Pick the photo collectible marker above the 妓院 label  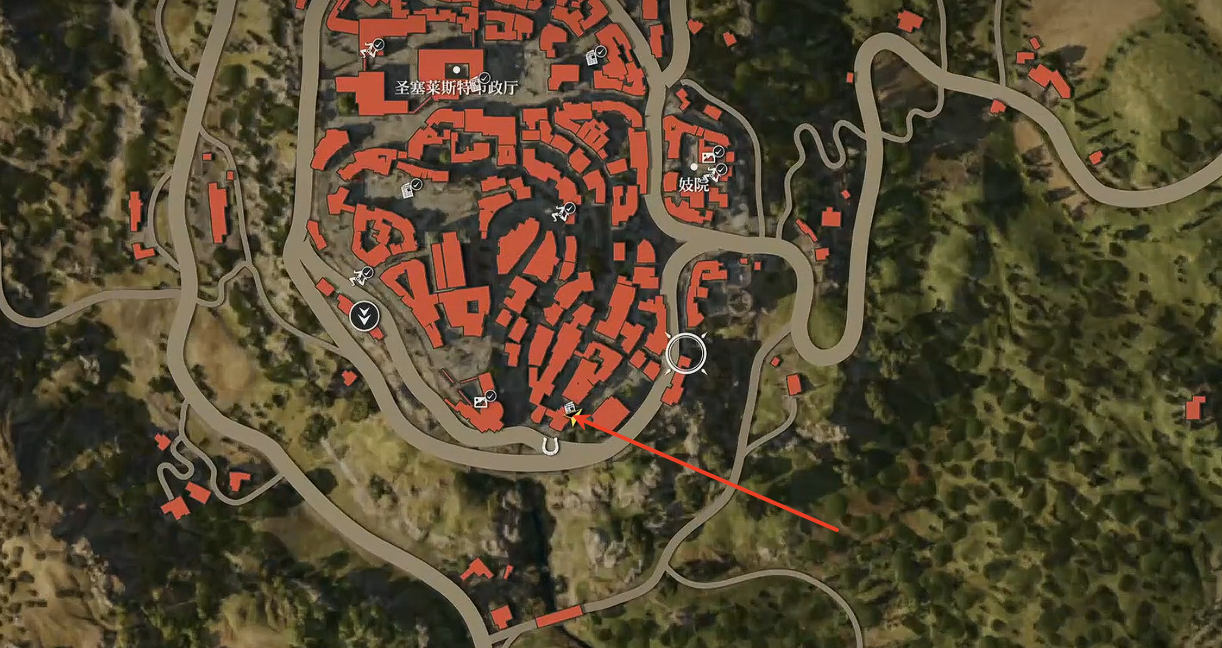[x=710, y=156]
